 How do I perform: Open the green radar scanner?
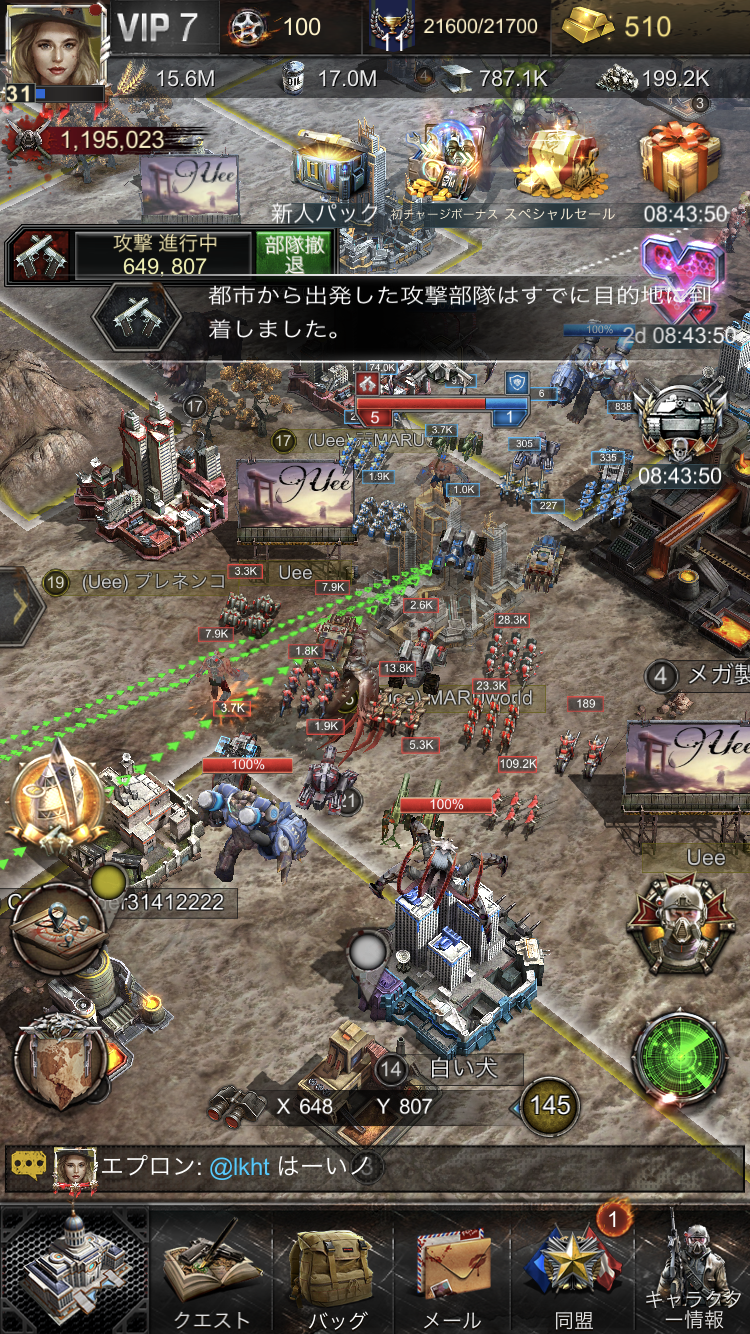[x=681, y=1062]
